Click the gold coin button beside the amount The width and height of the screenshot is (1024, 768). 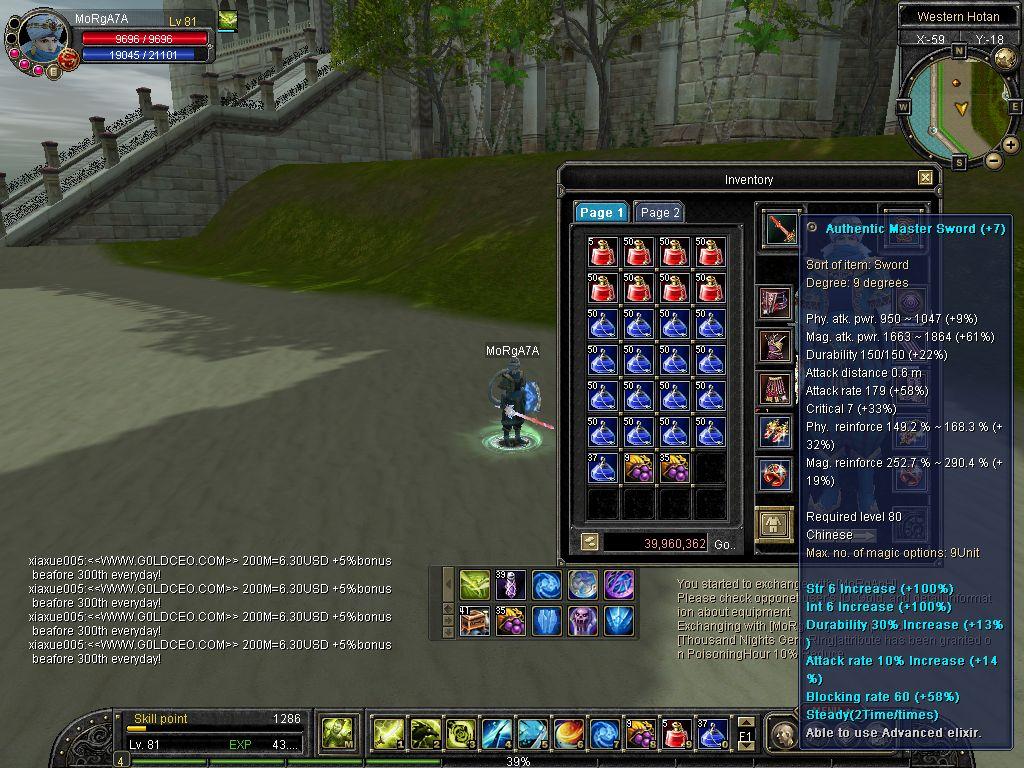590,542
